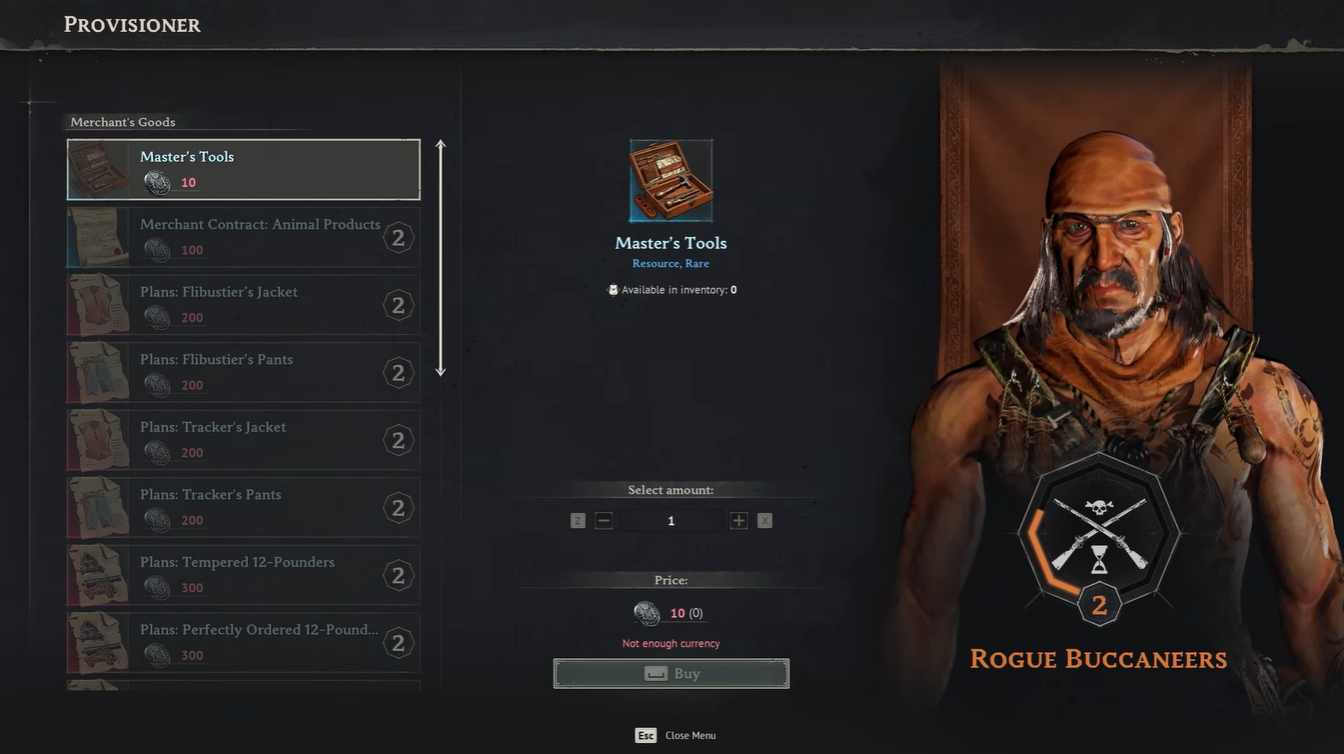The width and height of the screenshot is (1344, 754).
Task: Pick the Plans: Flibustier's Pants row
Action: [243, 372]
